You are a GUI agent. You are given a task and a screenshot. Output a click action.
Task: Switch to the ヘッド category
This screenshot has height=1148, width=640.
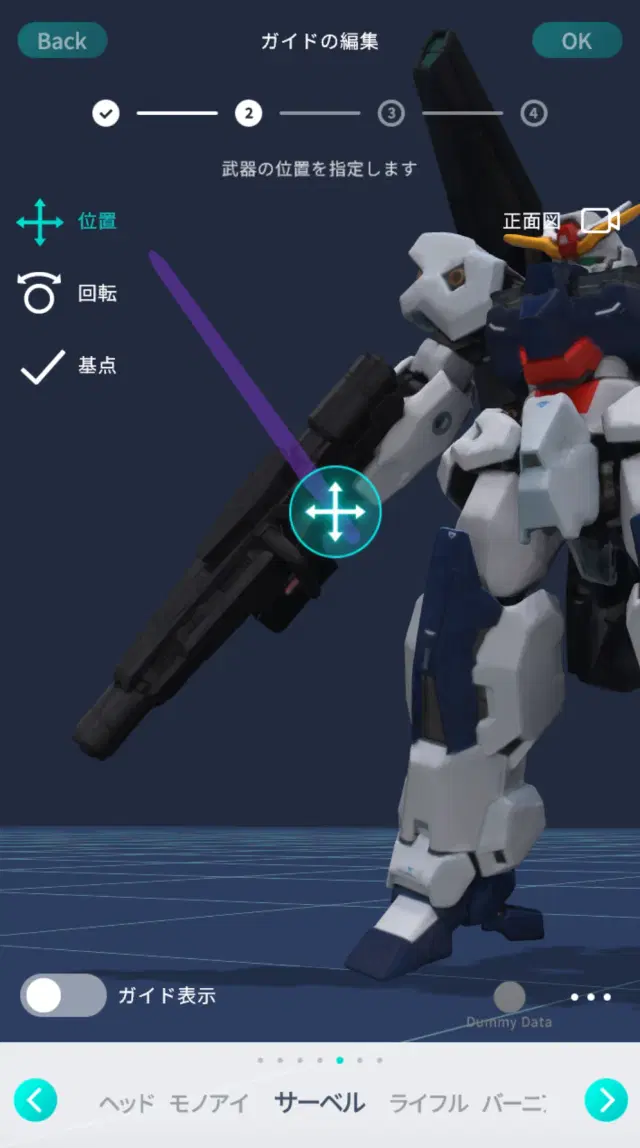tap(126, 1104)
